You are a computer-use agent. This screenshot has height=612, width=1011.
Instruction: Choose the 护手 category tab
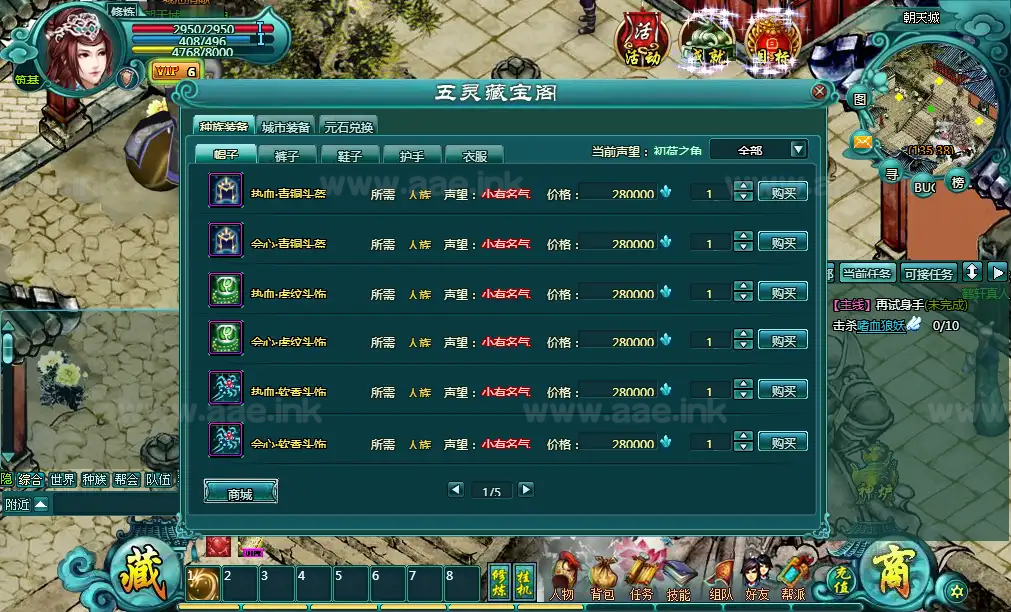pyautogui.click(x=412, y=155)
